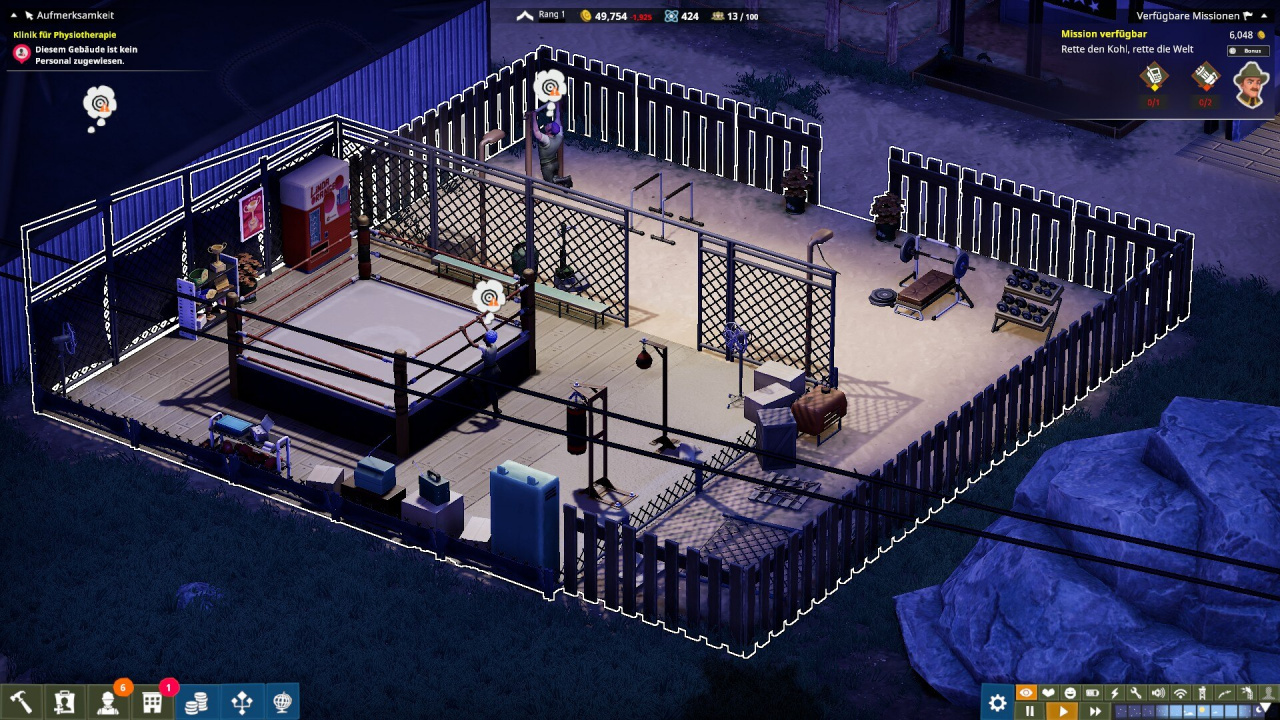1280x720 pixels.
Task: Open the branching diamonds menu
Action: coord(241,702)
